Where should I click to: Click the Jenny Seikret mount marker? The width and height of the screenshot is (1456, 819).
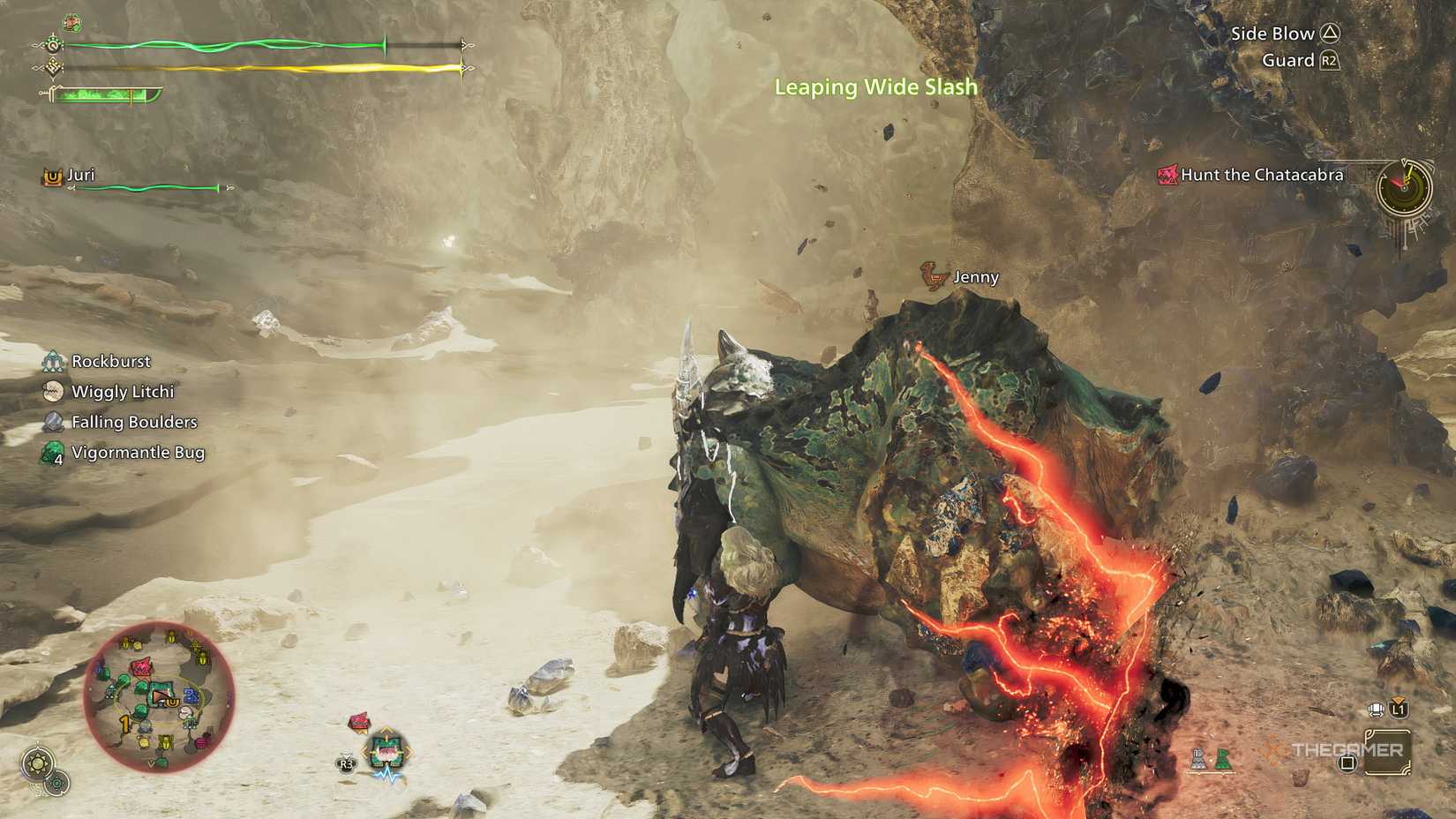(934, 275)
